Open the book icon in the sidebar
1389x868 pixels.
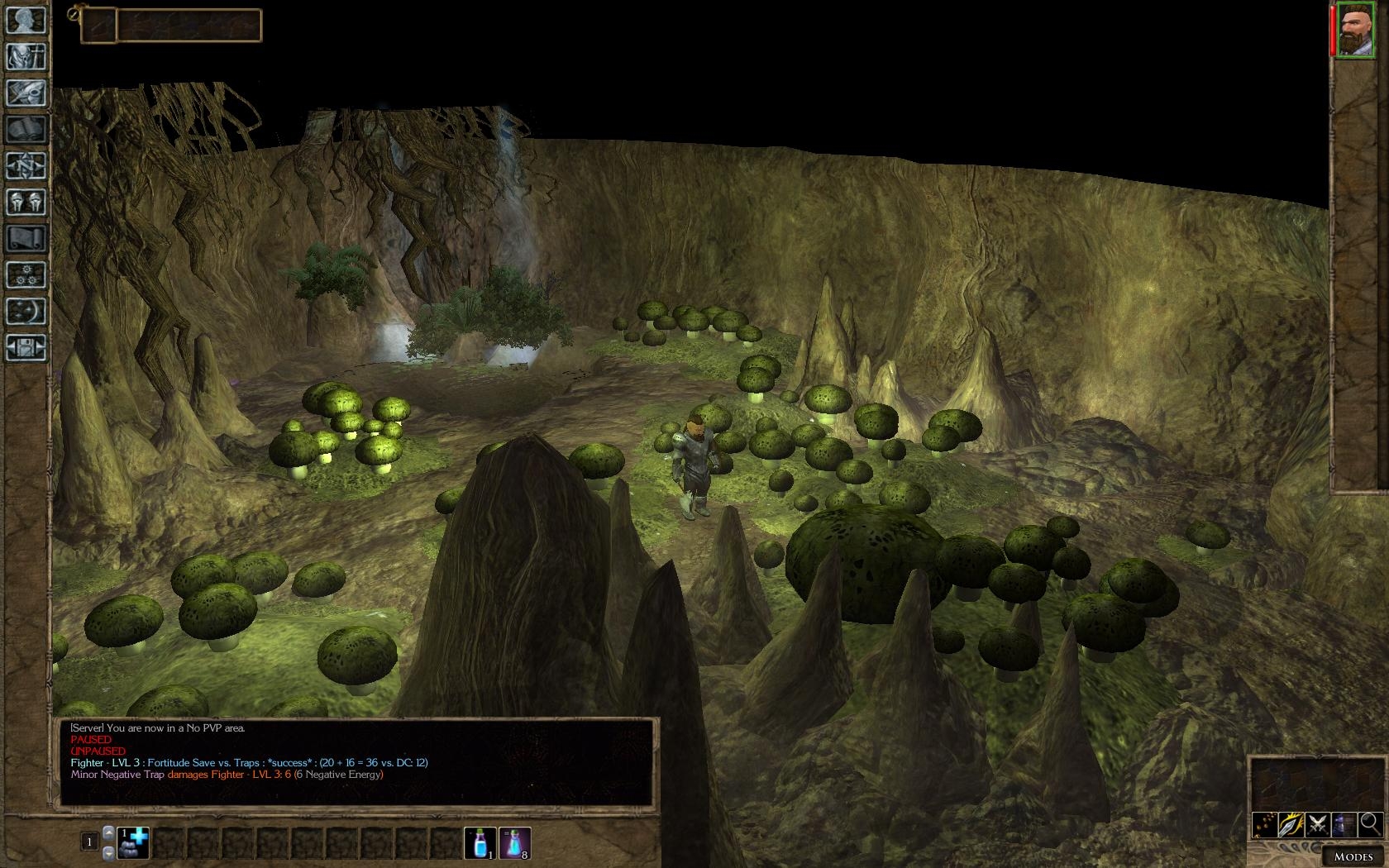[x=26, y=130]
